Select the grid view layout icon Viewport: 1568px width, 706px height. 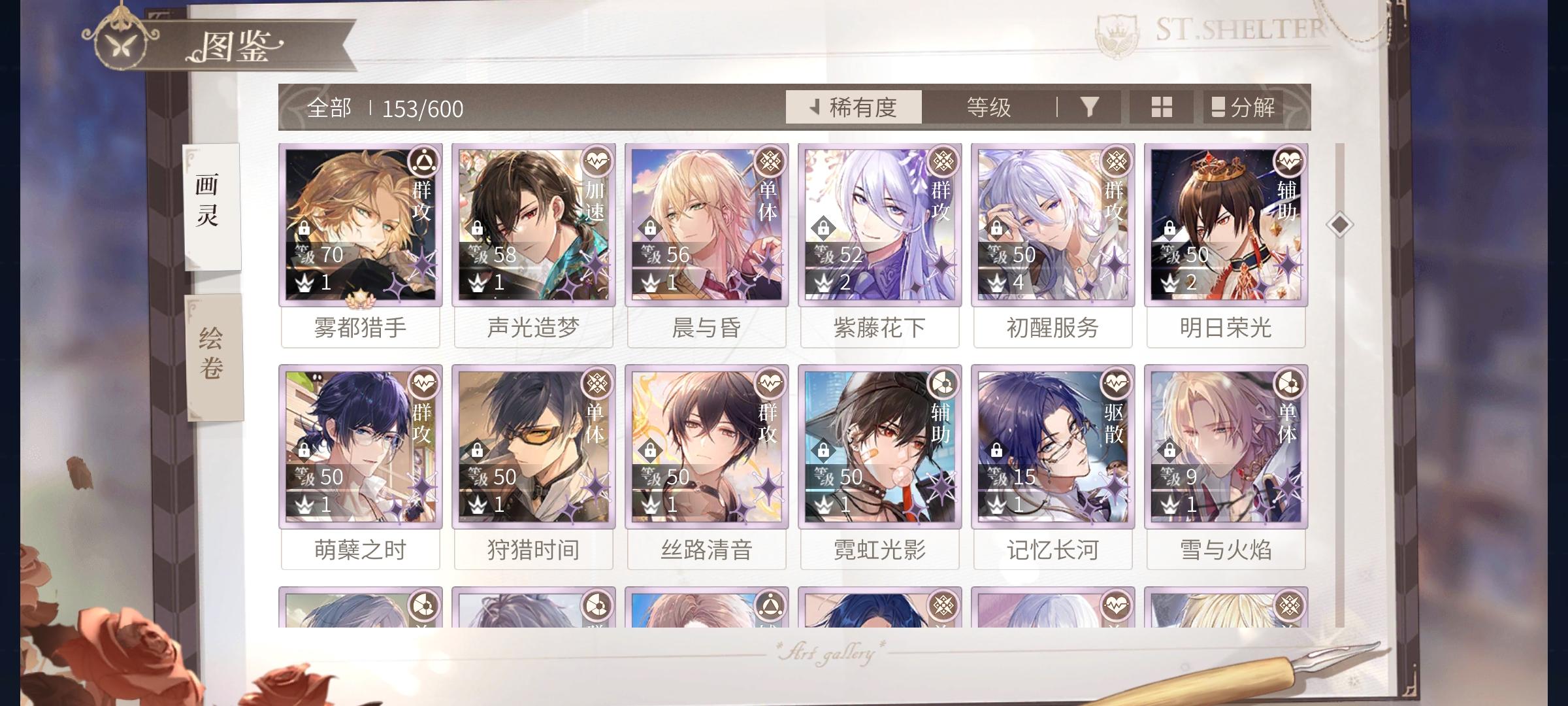coord(1162,108)
